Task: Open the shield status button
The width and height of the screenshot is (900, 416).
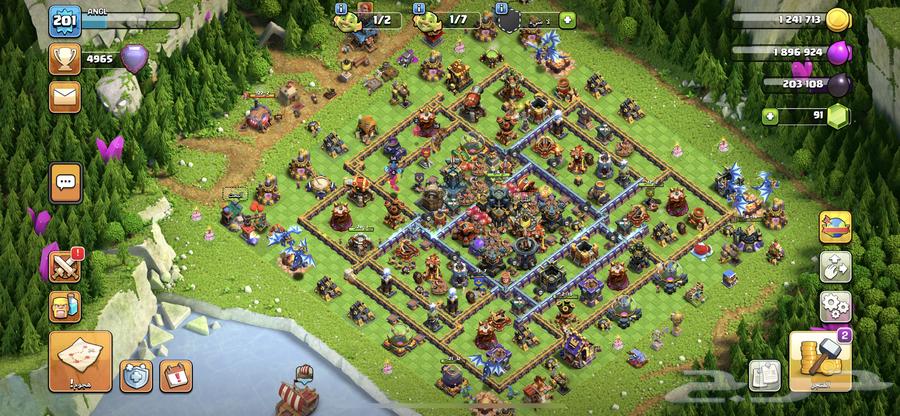Action: (135, 374)
